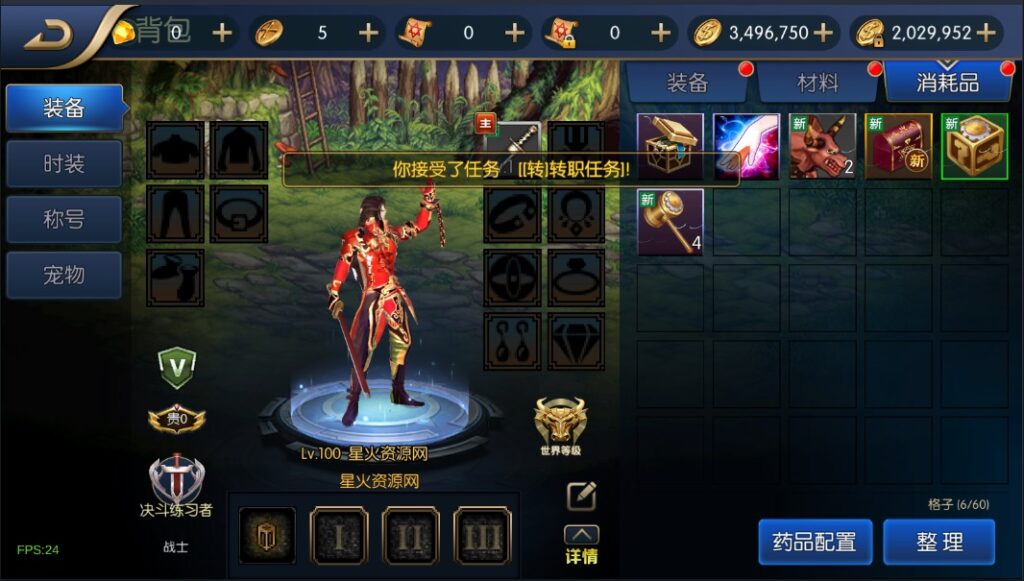
Task: Select the golden treasure chest item
Action: coord(671,146)
